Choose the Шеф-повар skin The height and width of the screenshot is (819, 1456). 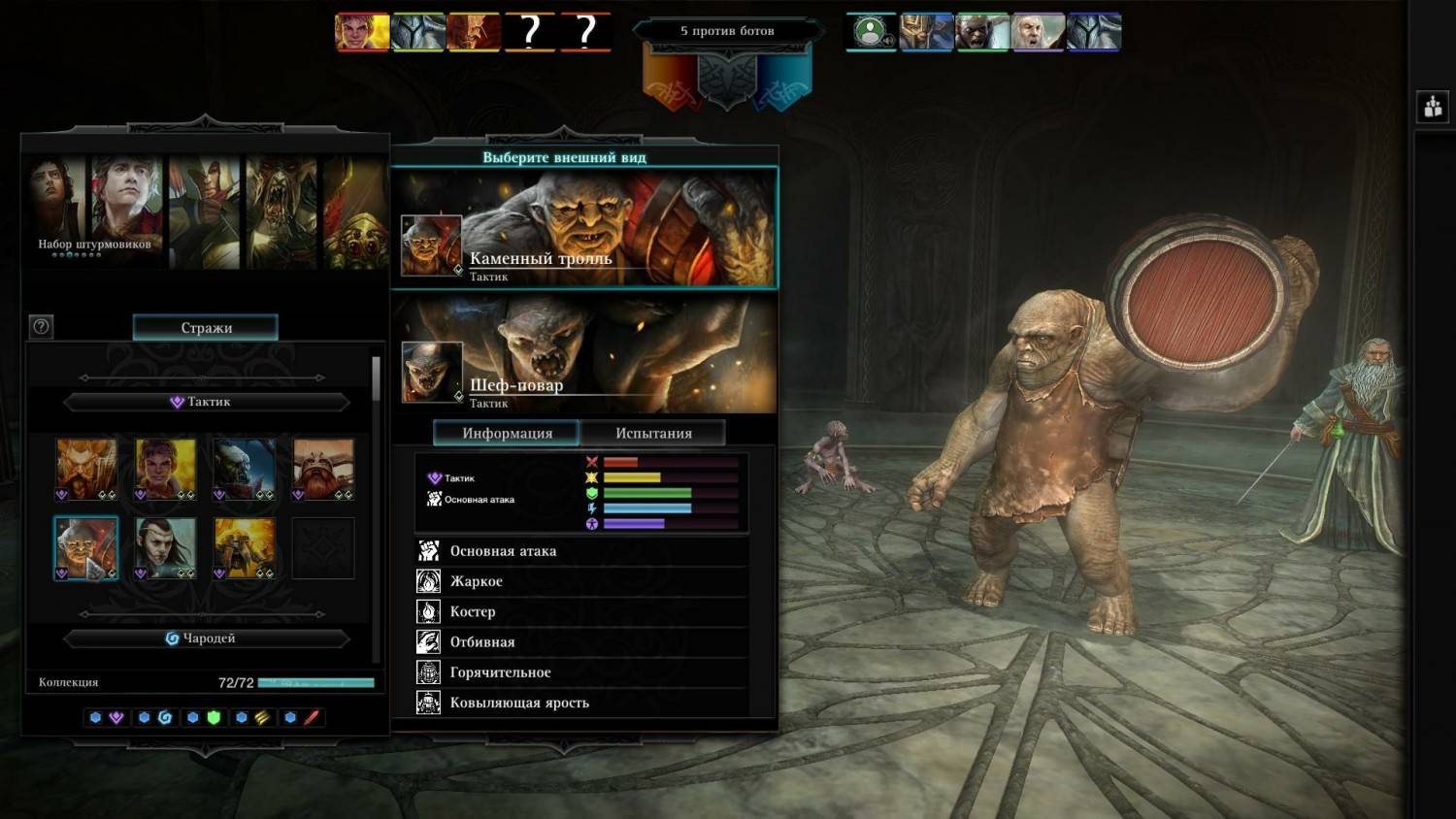tap(583, 355)
